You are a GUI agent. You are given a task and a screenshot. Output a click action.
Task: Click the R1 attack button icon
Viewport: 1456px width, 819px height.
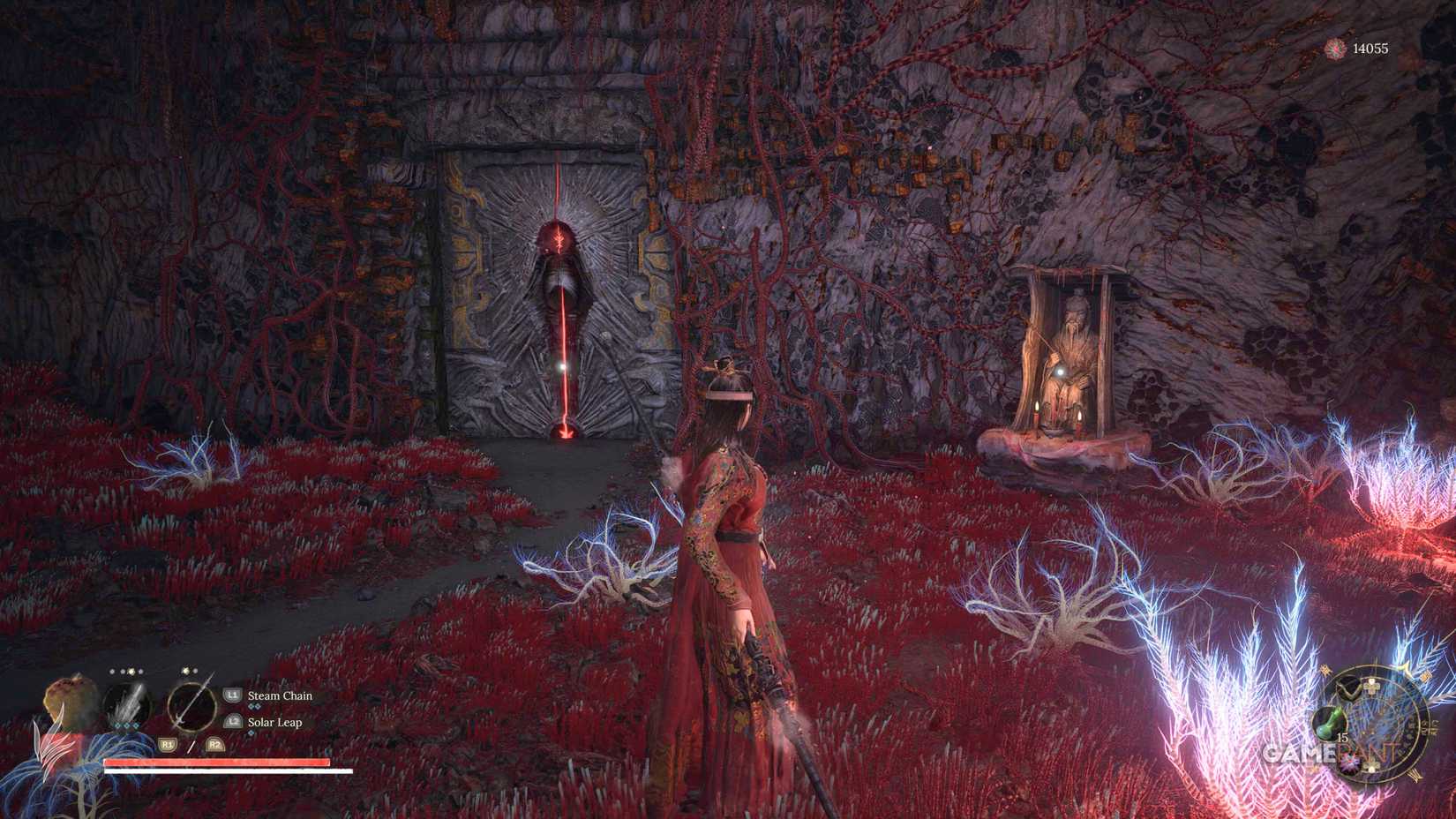click(166, 743)
